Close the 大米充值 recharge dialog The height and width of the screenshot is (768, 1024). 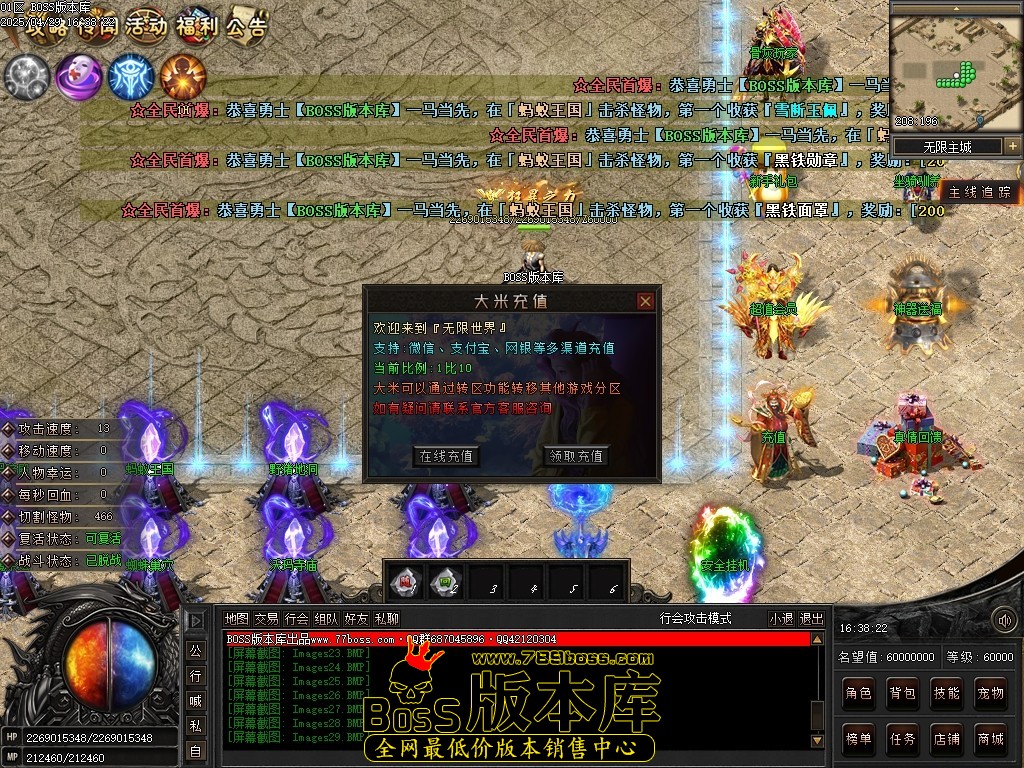[645, 301]
